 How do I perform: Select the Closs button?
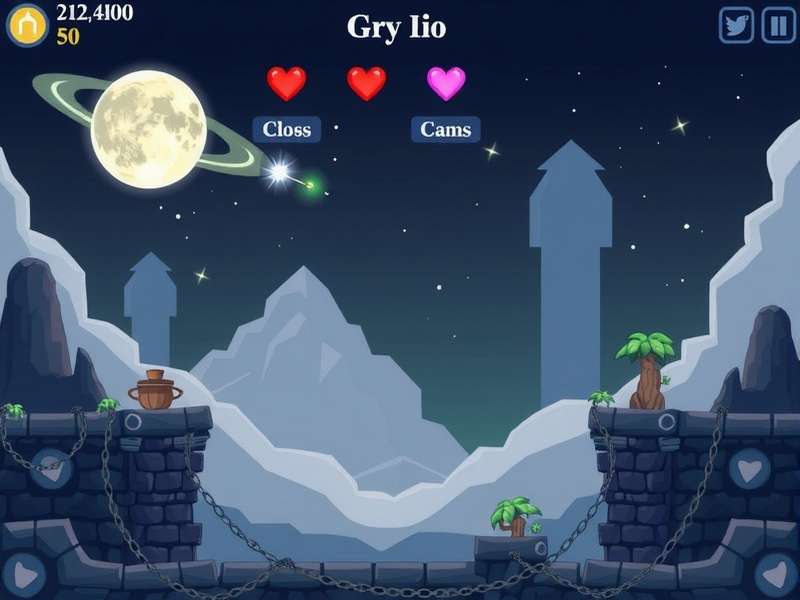287,129
